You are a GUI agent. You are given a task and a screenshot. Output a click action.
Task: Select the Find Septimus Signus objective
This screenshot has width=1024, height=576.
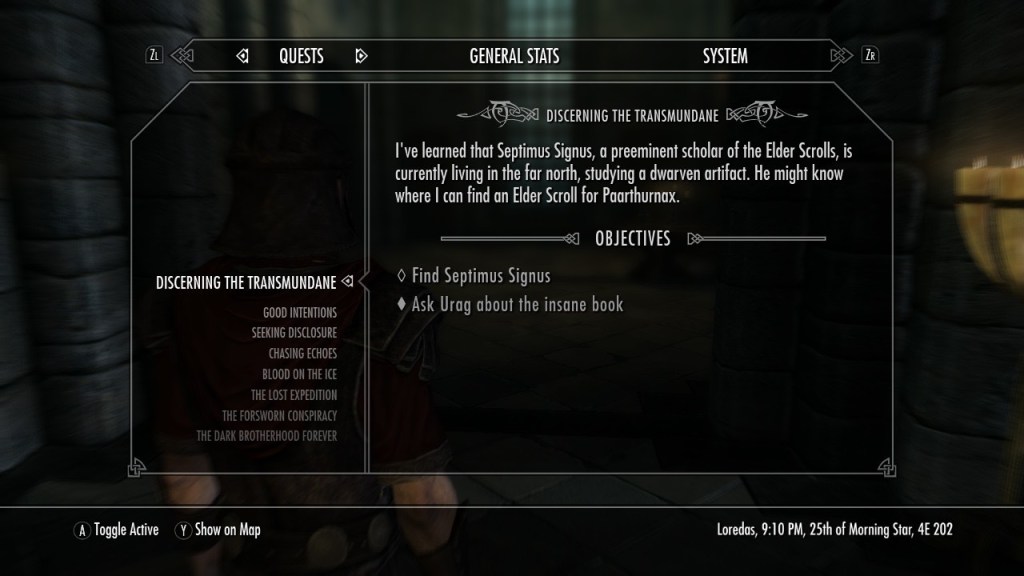pos(480,276)
